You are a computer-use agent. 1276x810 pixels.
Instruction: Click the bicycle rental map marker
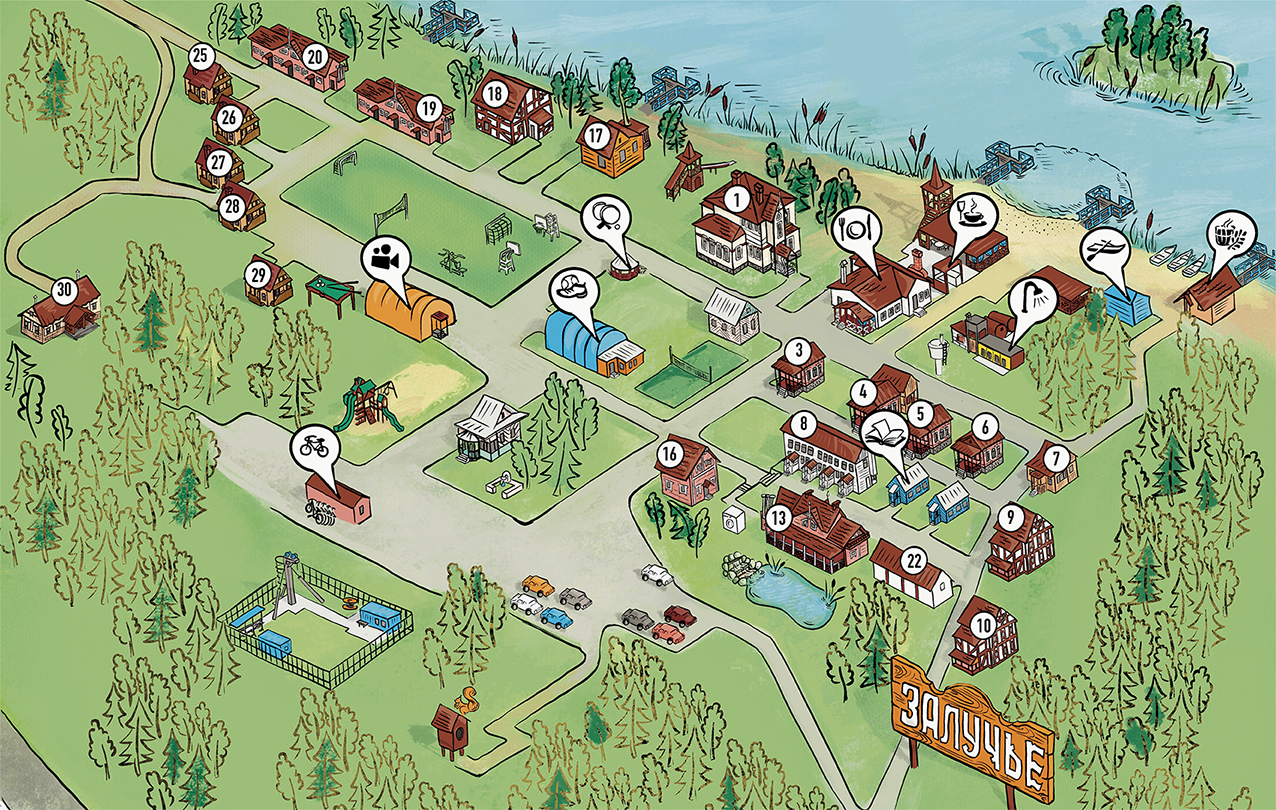coord(312,447)
